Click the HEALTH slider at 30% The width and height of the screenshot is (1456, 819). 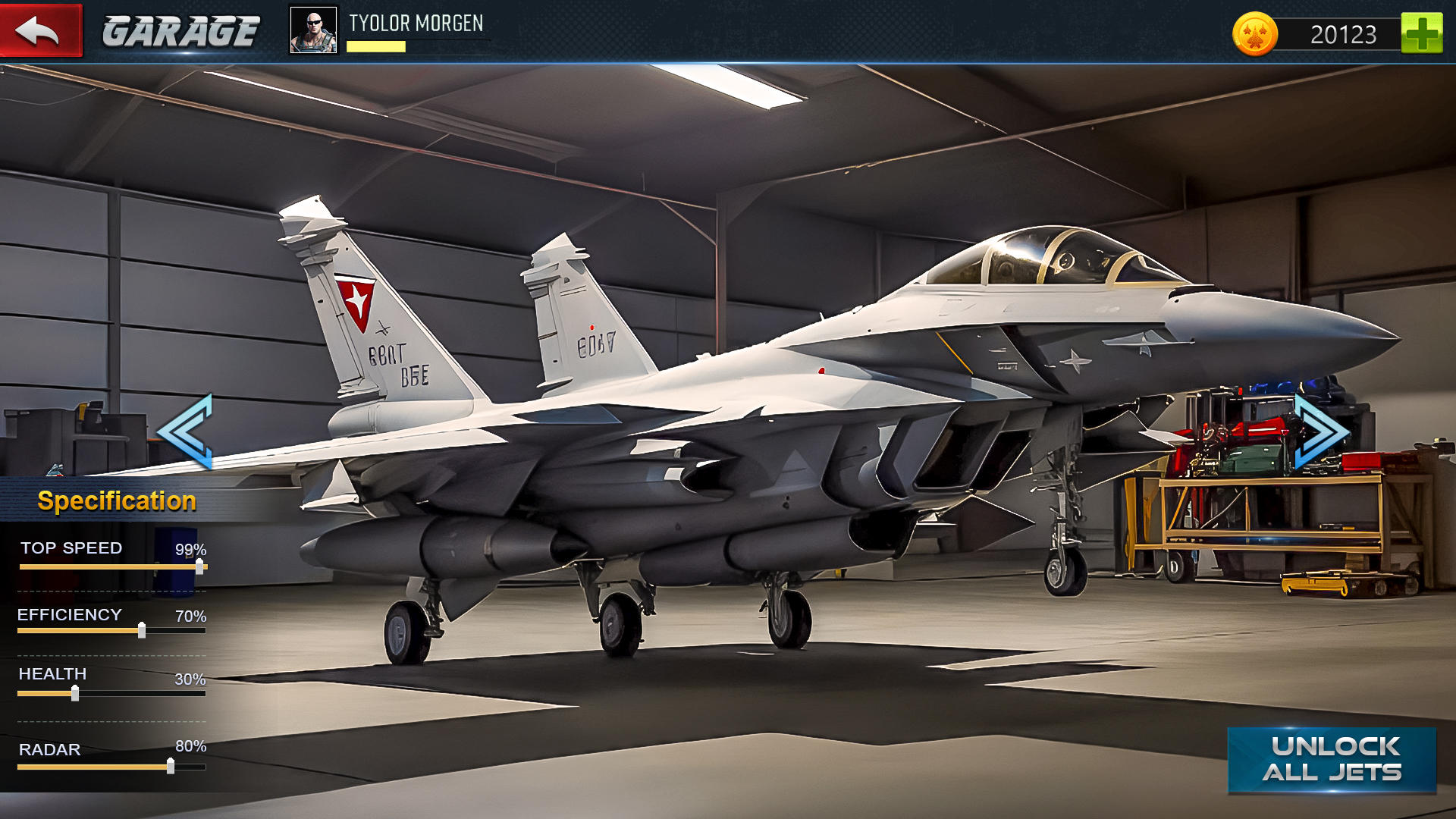tap(75, 692)
